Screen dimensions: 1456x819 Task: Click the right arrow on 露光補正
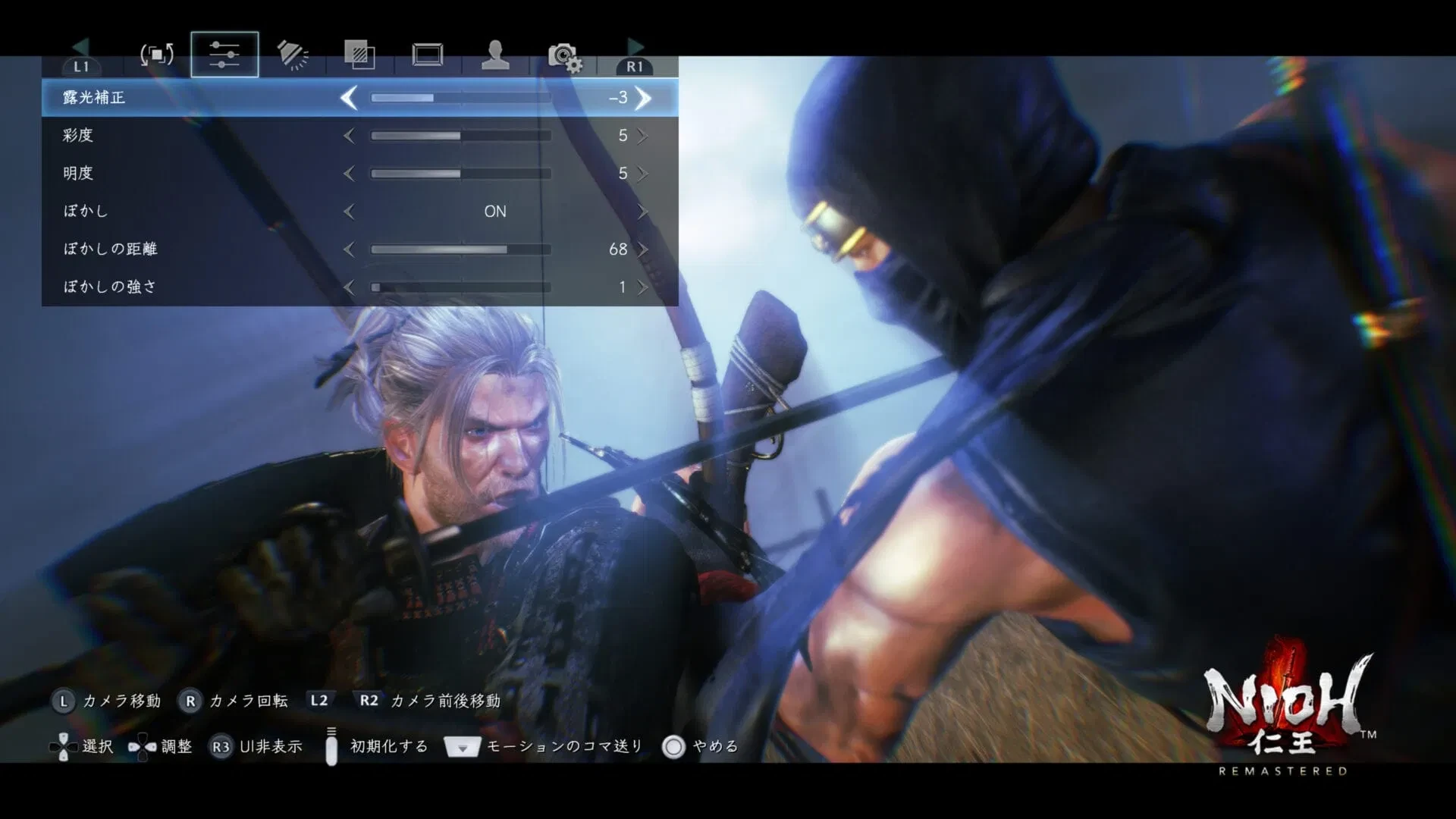click(x=643, y=98)
